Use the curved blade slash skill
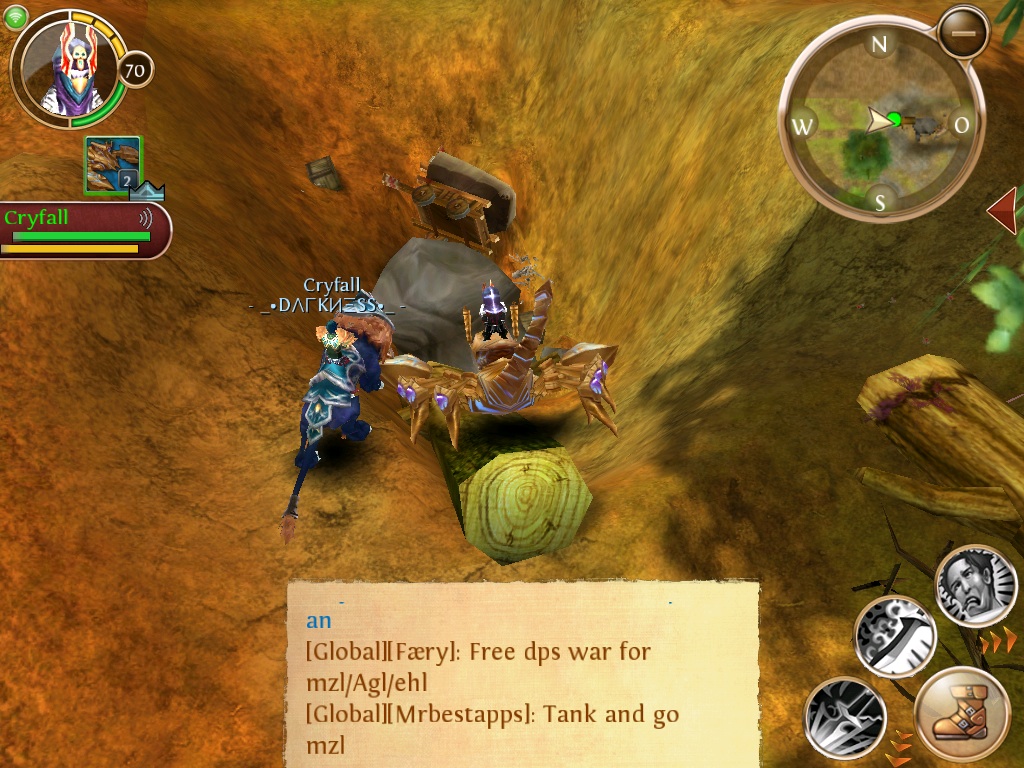 895,637
